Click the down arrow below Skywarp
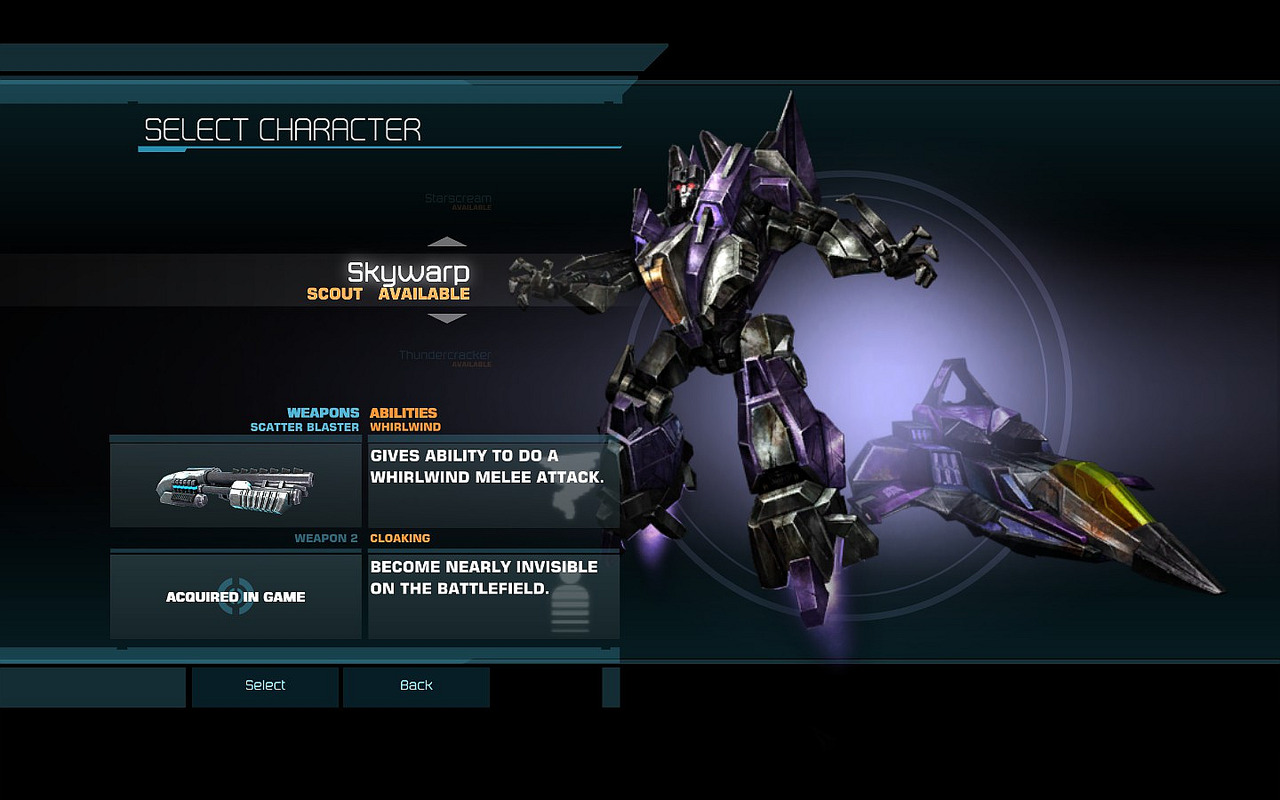The height and width of the screenshot is (800, 1280). coord(447,318)
